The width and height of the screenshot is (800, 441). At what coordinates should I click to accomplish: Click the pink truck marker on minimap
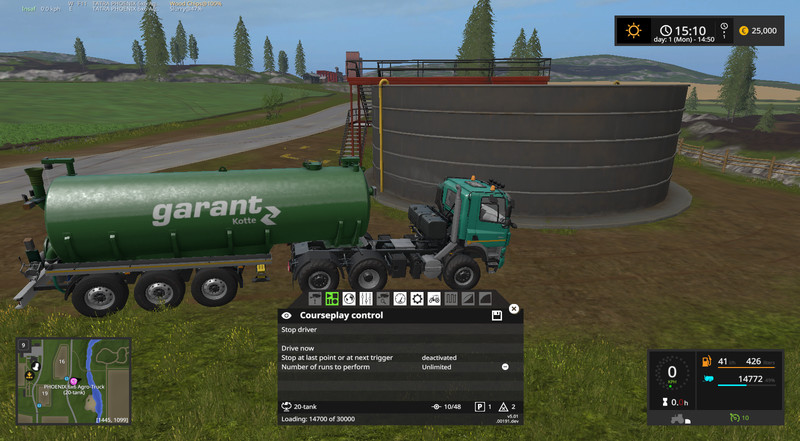[x=73, y=380]
